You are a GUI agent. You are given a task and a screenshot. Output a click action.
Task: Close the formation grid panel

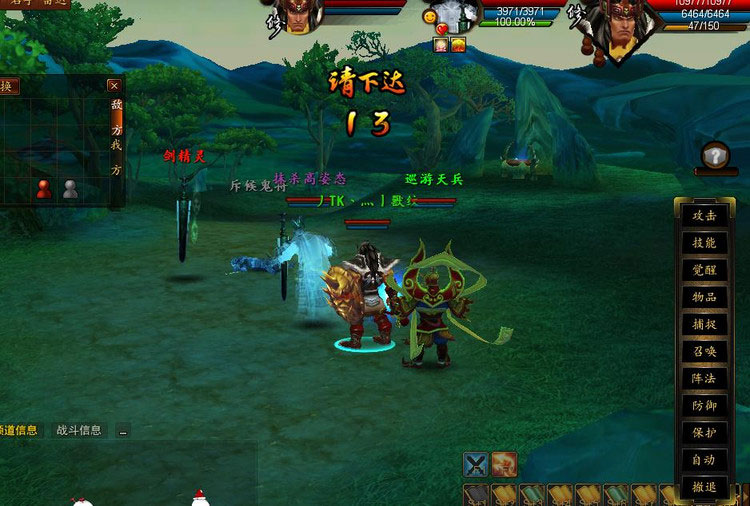(x=114, y=87)
